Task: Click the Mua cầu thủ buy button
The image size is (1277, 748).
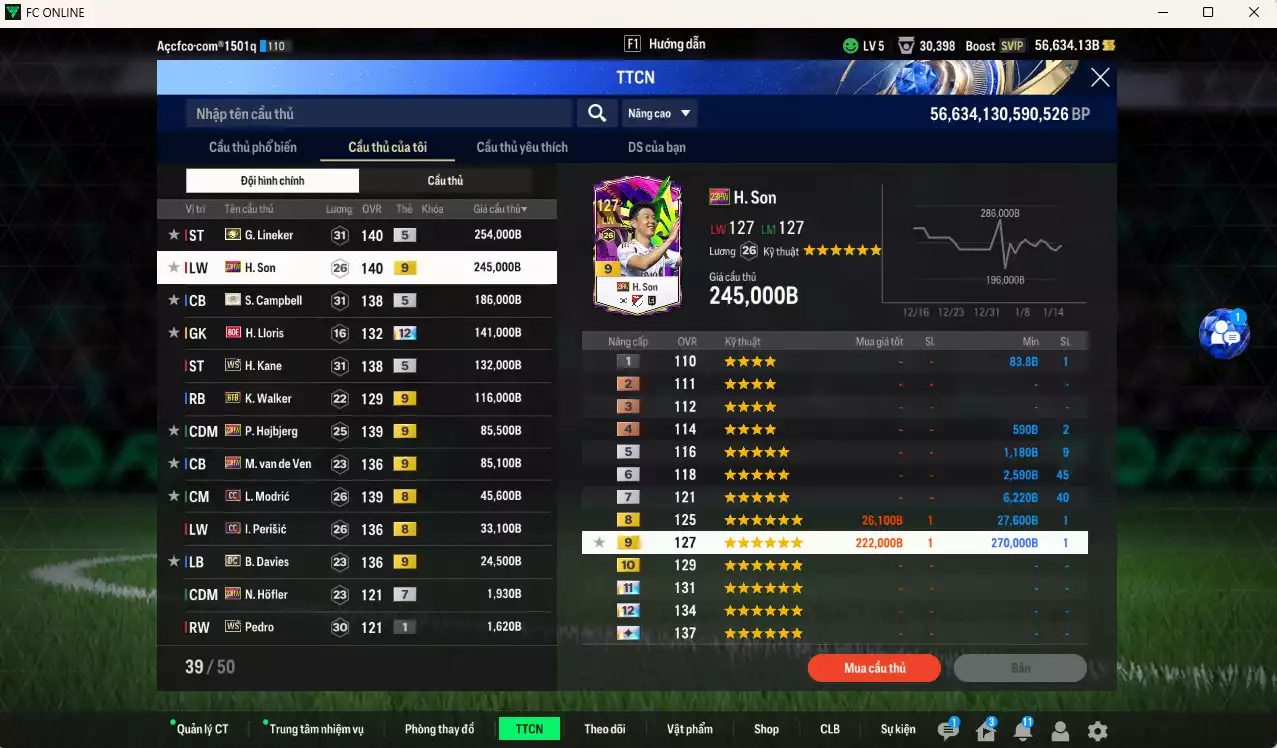Action: click(874, 668)
